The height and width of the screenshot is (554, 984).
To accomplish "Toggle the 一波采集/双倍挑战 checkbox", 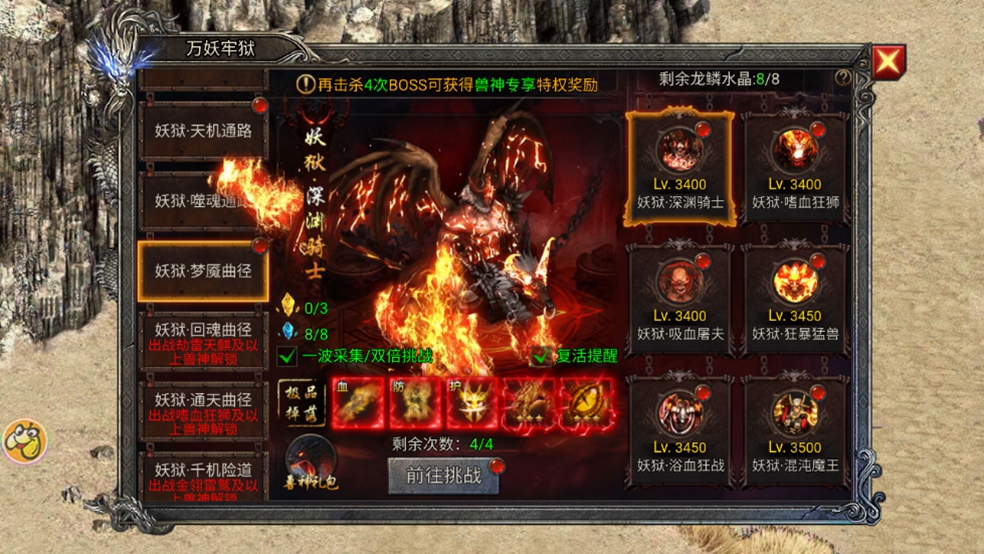I will click(288, 355).
